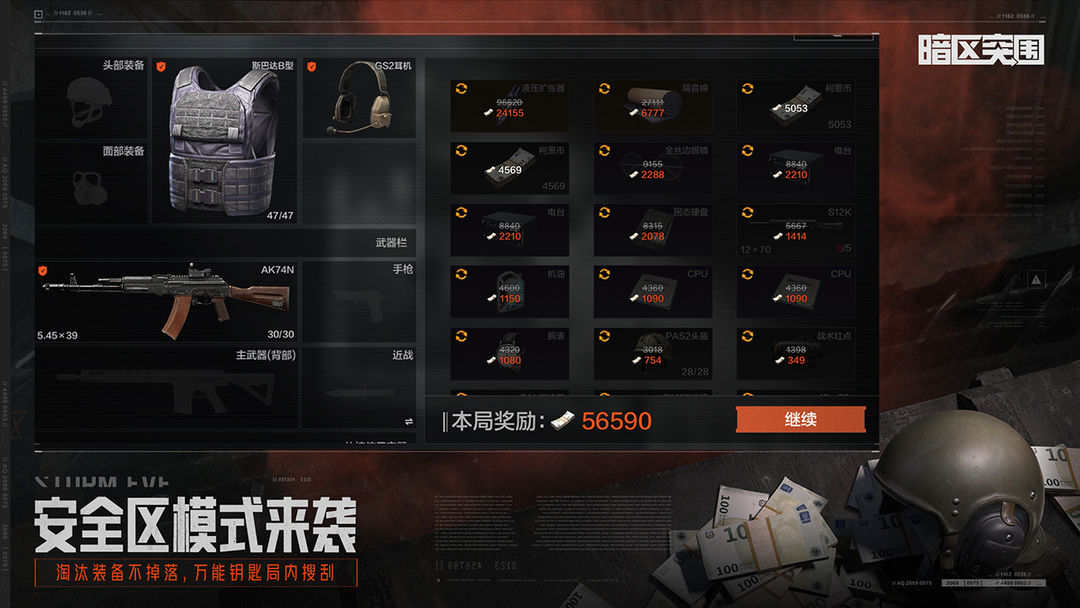Viewport: 1080px width, 608px height.
Task: Open the 头部装备 head gear slot
Action: click(92, 98)
